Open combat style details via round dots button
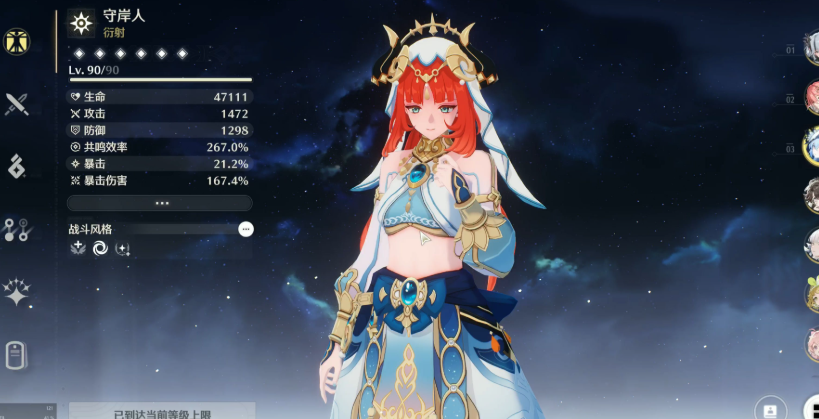 pyautogui.click(x=246, y=229)
